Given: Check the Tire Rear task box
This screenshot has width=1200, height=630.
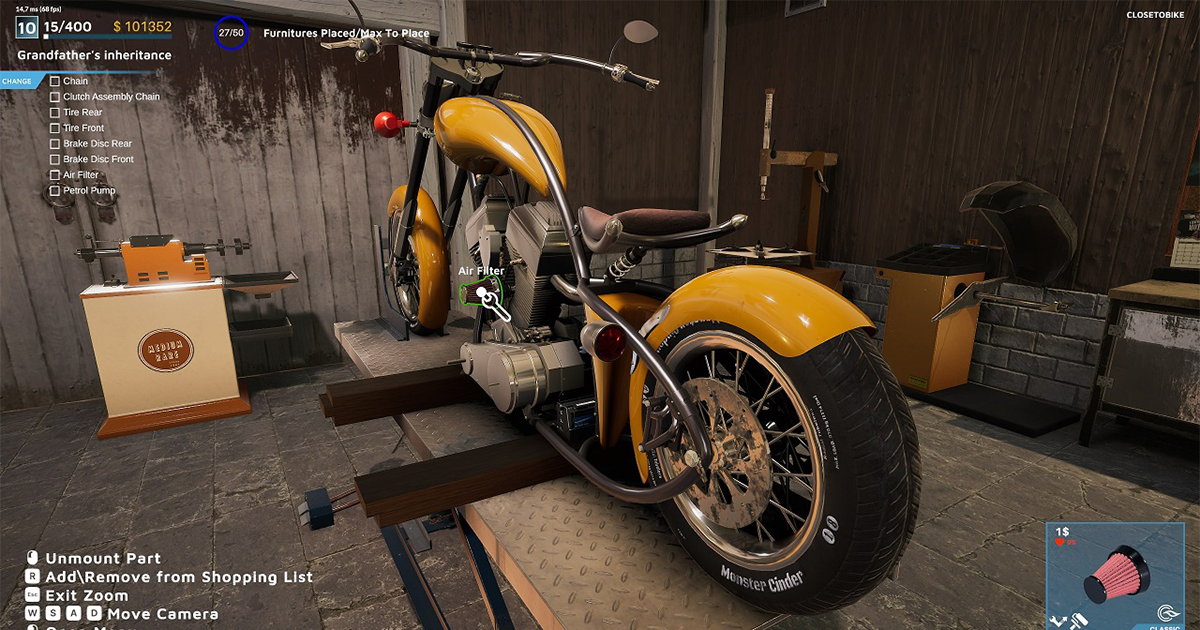Looking at the screenshot, I should pos(55,113).
